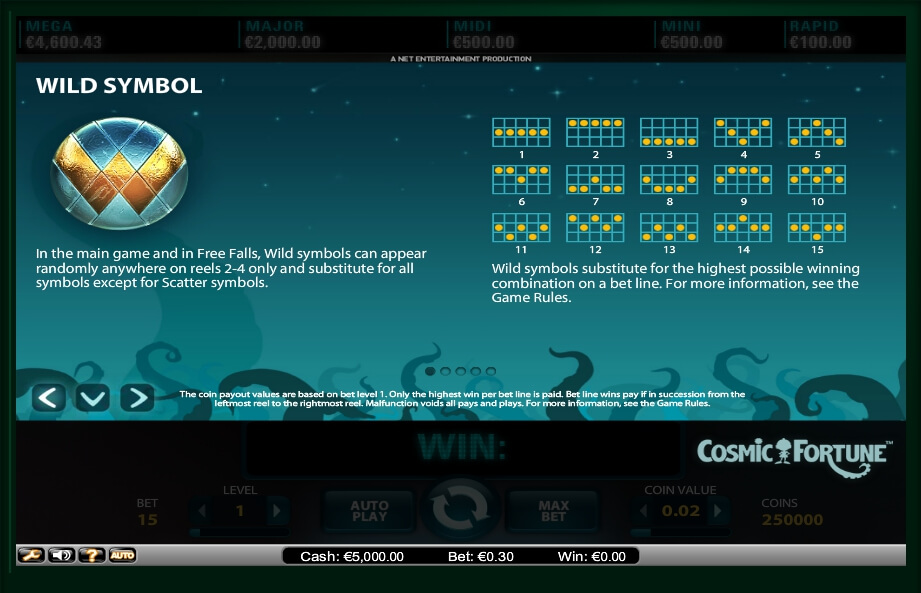This screenshot has width=921, height=593.
Task: Hit the Max Bet button
Action: pos(553,511)
